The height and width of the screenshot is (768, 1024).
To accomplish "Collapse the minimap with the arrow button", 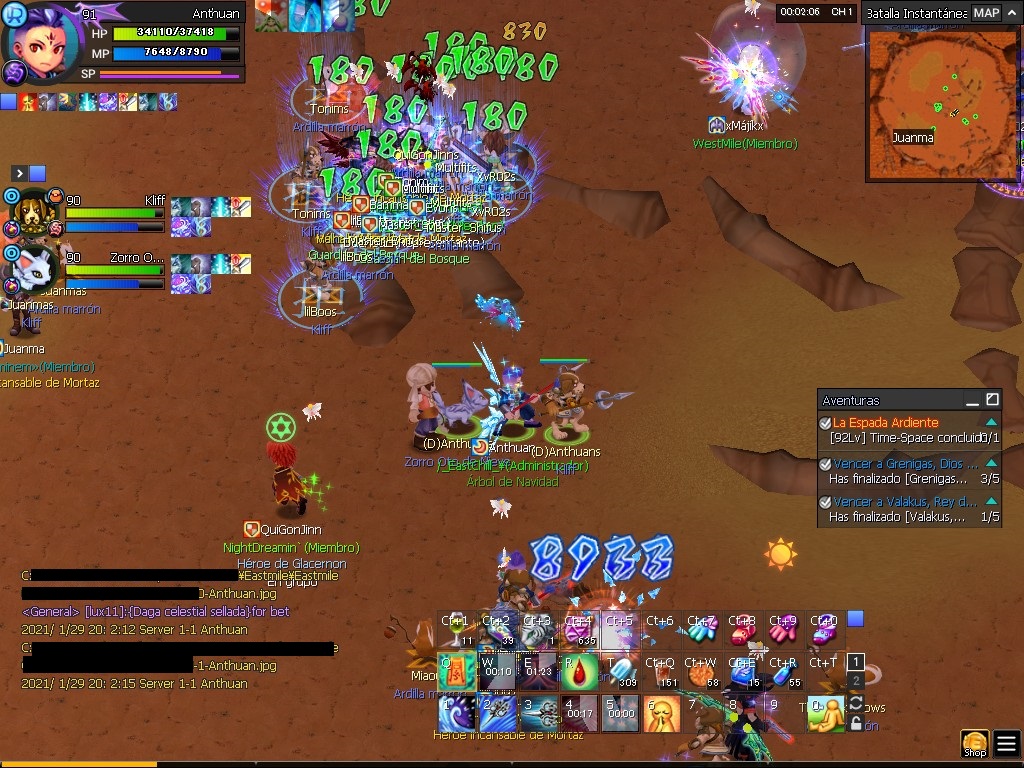I will [x=1010, y=13].
